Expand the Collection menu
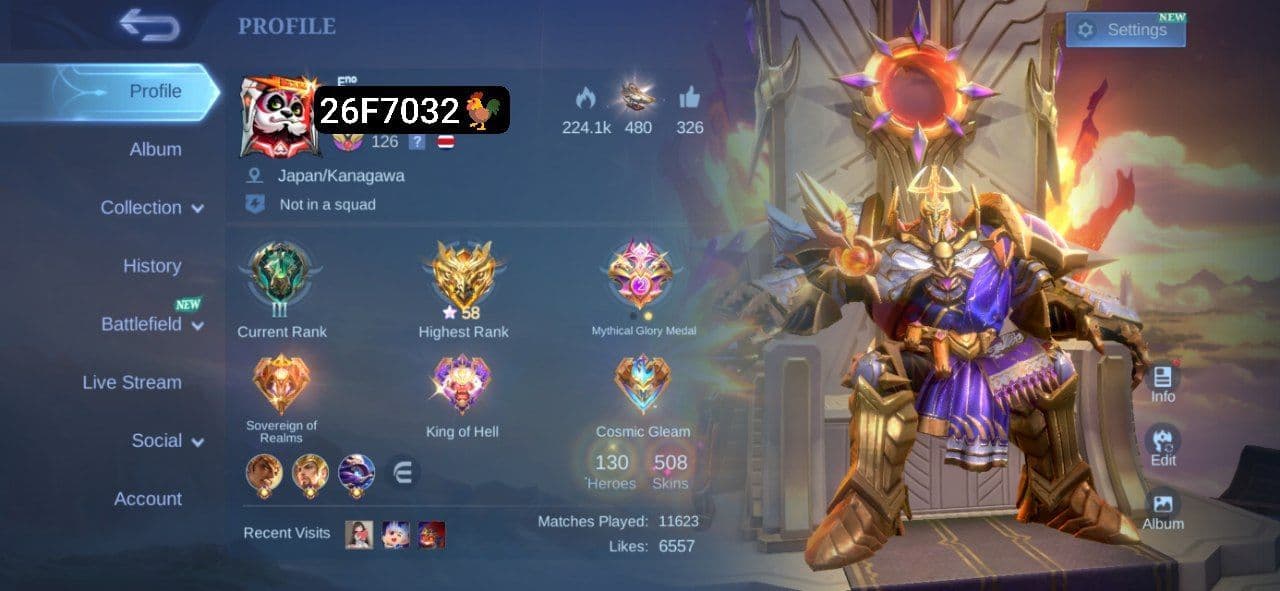The image size is (1280, 591). pyautogui.click(x=152, y=208)
